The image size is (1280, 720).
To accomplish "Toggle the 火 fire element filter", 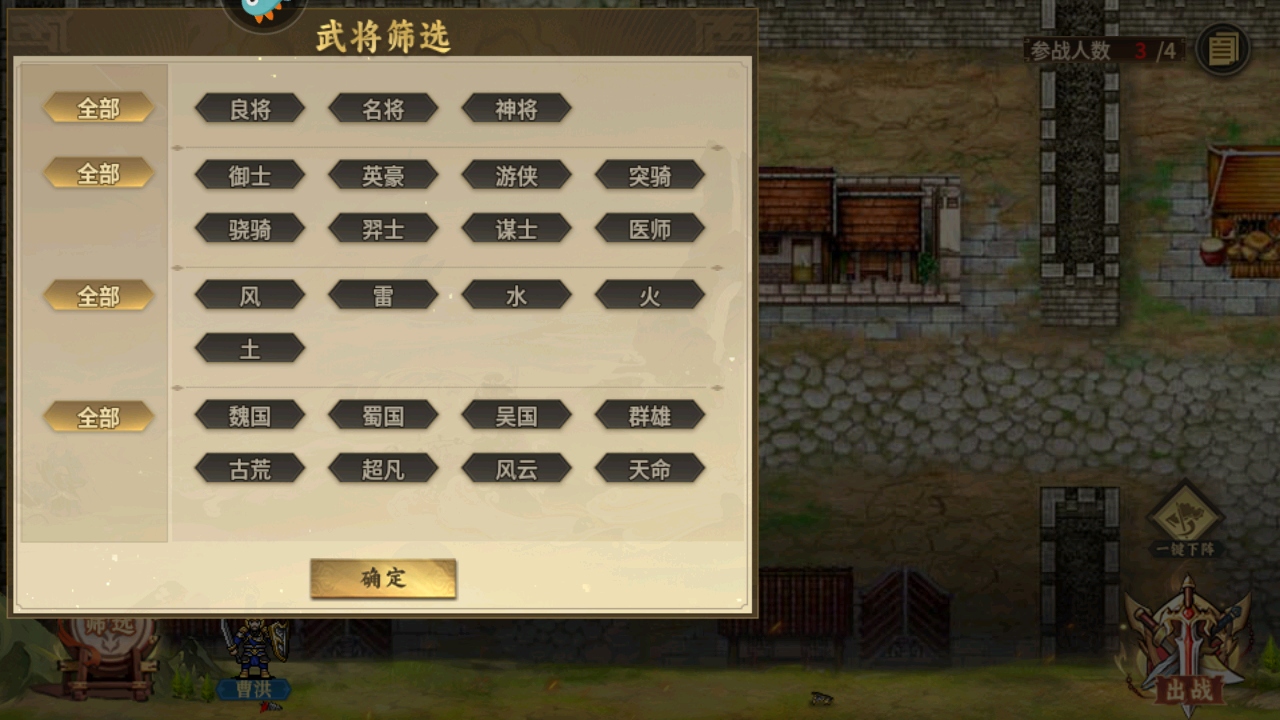I will coord(650,294).
